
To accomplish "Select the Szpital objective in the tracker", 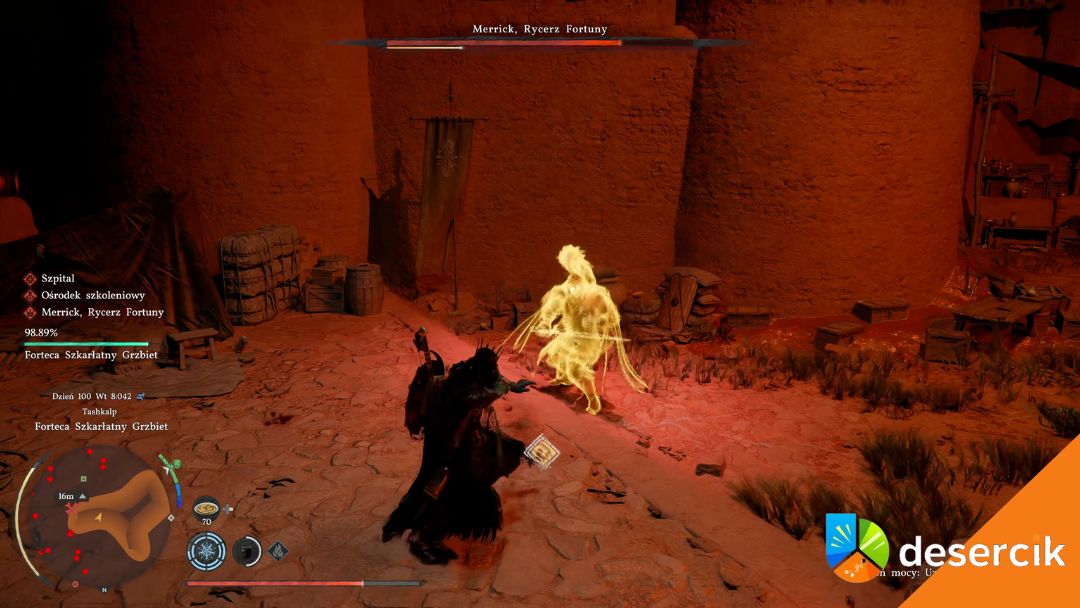I will (x=58, y=278).
